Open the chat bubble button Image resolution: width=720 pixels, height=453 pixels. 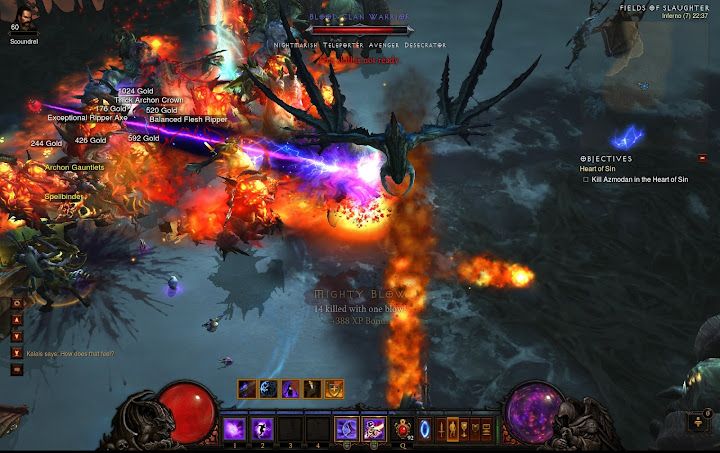(16, 369)
